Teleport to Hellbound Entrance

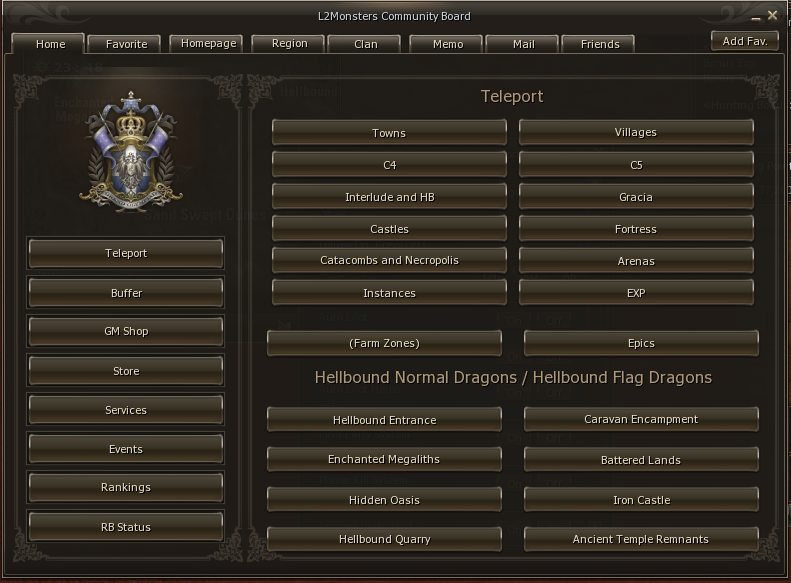[x=384, y=420]
